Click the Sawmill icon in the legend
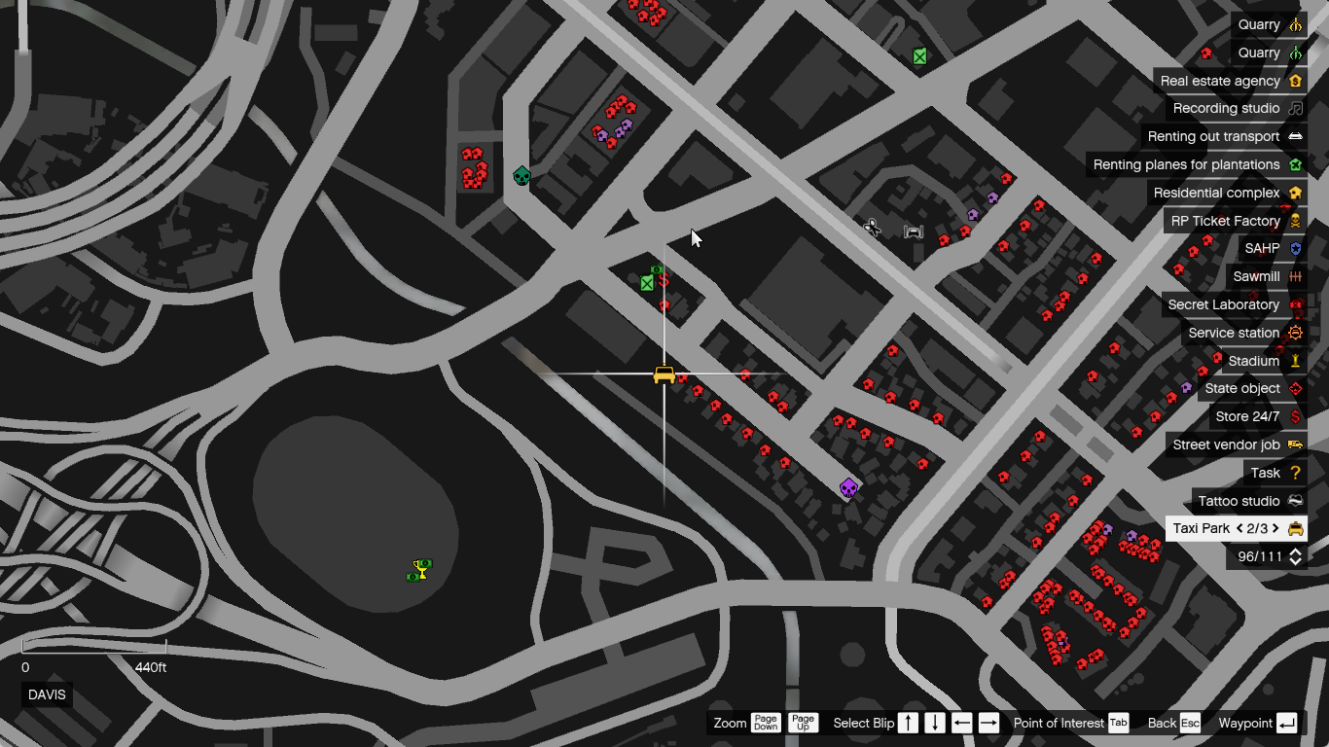 [1297, 276]
